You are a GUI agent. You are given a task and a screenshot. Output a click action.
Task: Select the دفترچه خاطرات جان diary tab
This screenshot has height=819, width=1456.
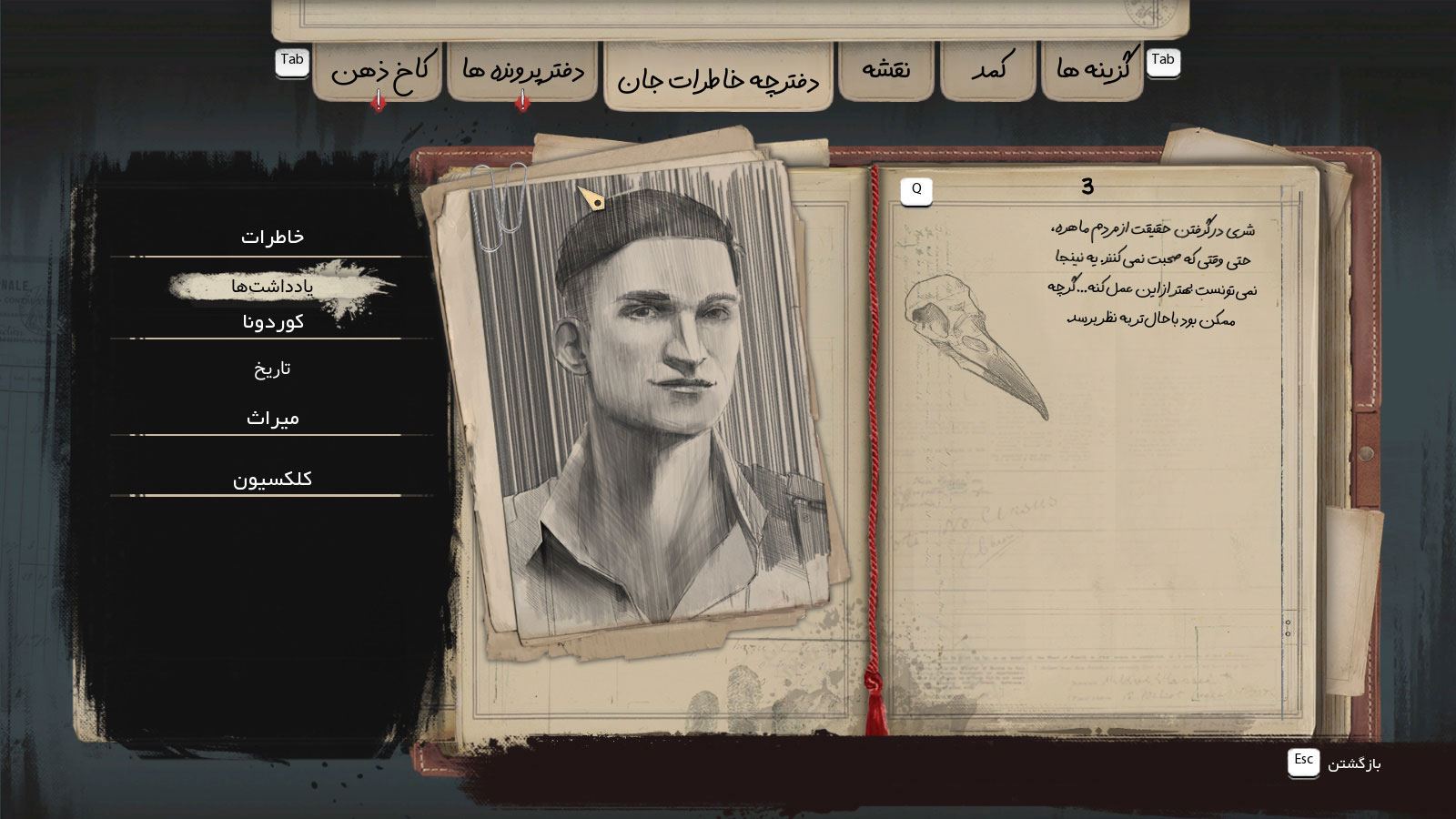click(x=718, y=80)
